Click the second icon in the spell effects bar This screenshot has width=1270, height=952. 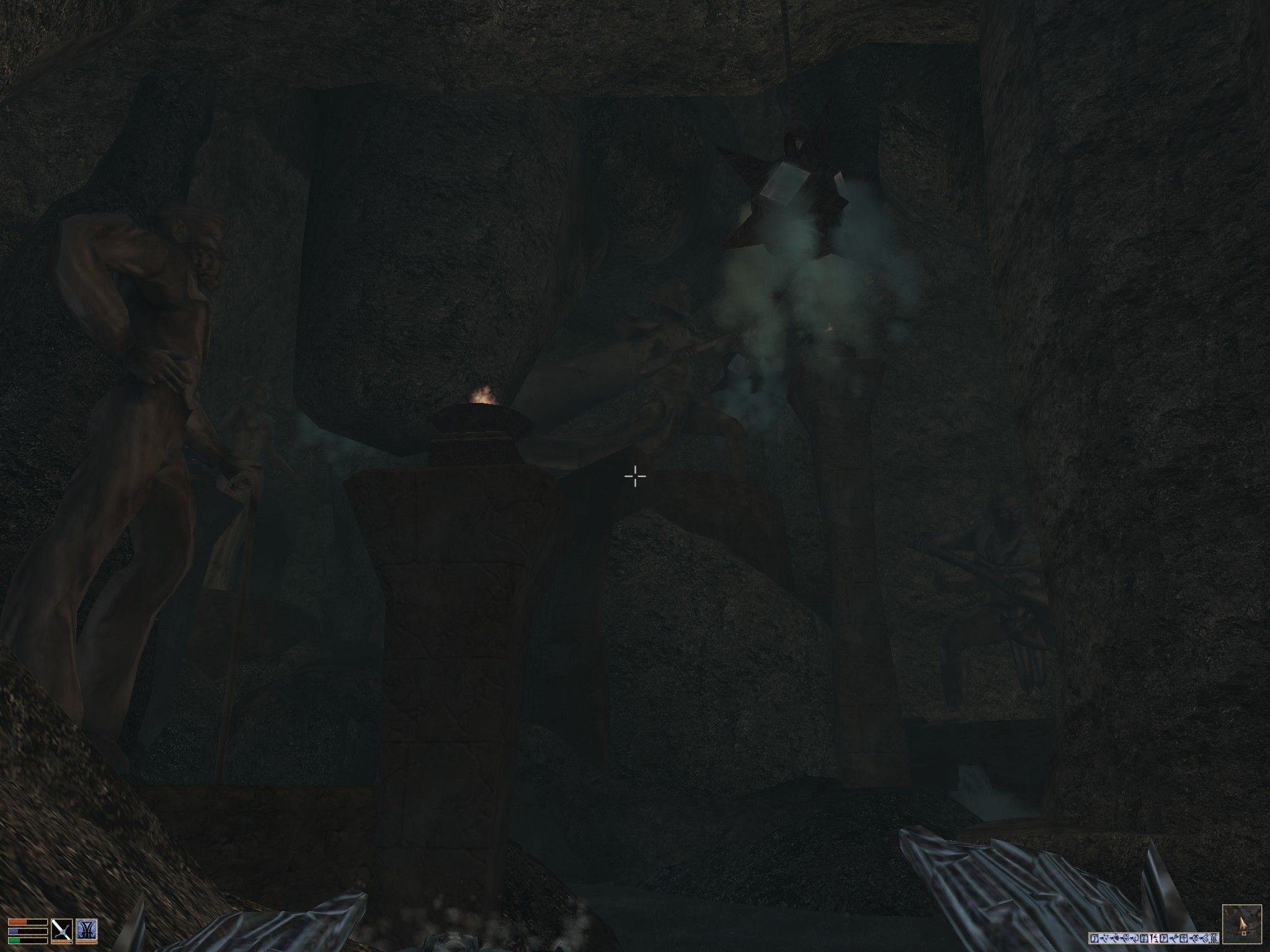(1104, 937)
